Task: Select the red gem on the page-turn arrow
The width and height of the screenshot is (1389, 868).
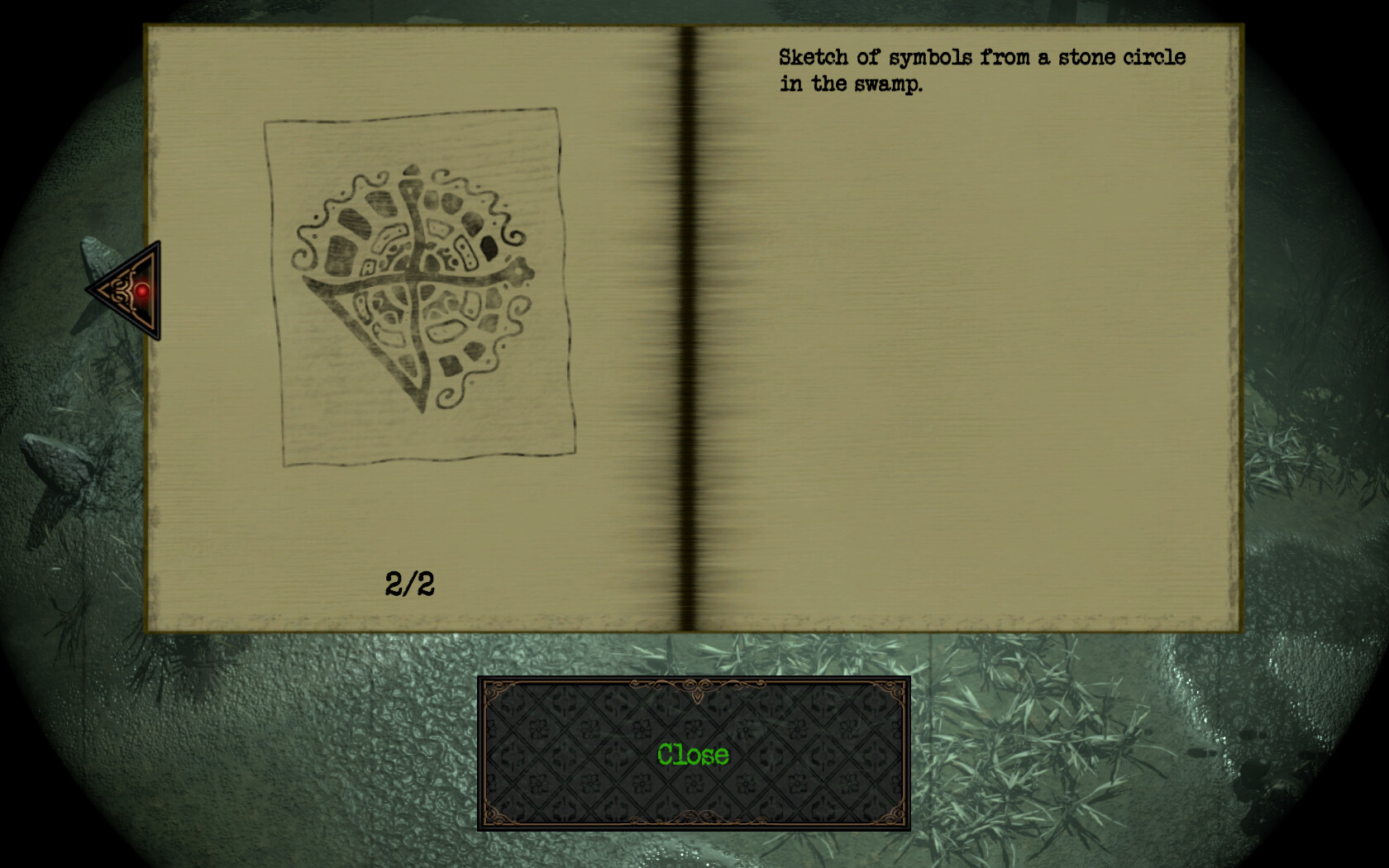Action: [142, 291]
